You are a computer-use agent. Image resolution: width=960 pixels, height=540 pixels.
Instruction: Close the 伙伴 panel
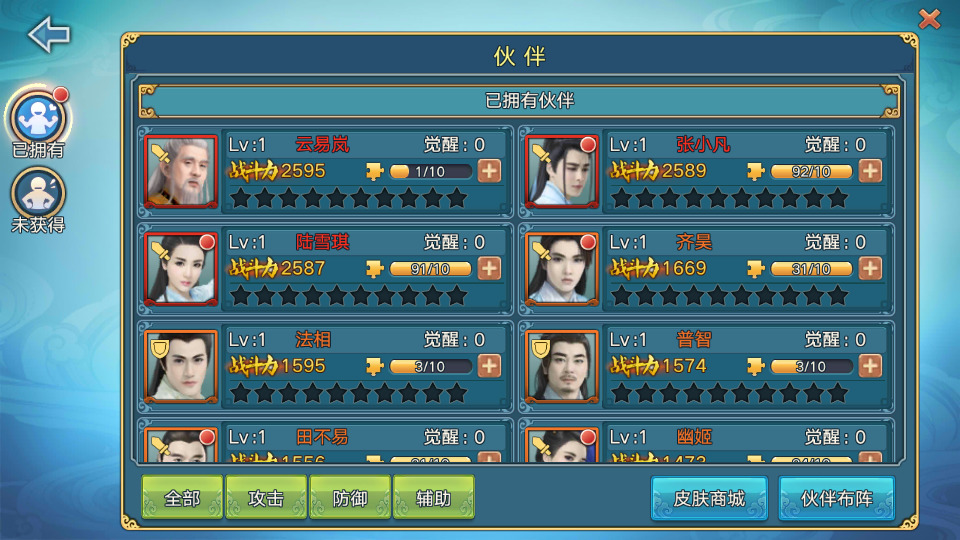(929, 19)
